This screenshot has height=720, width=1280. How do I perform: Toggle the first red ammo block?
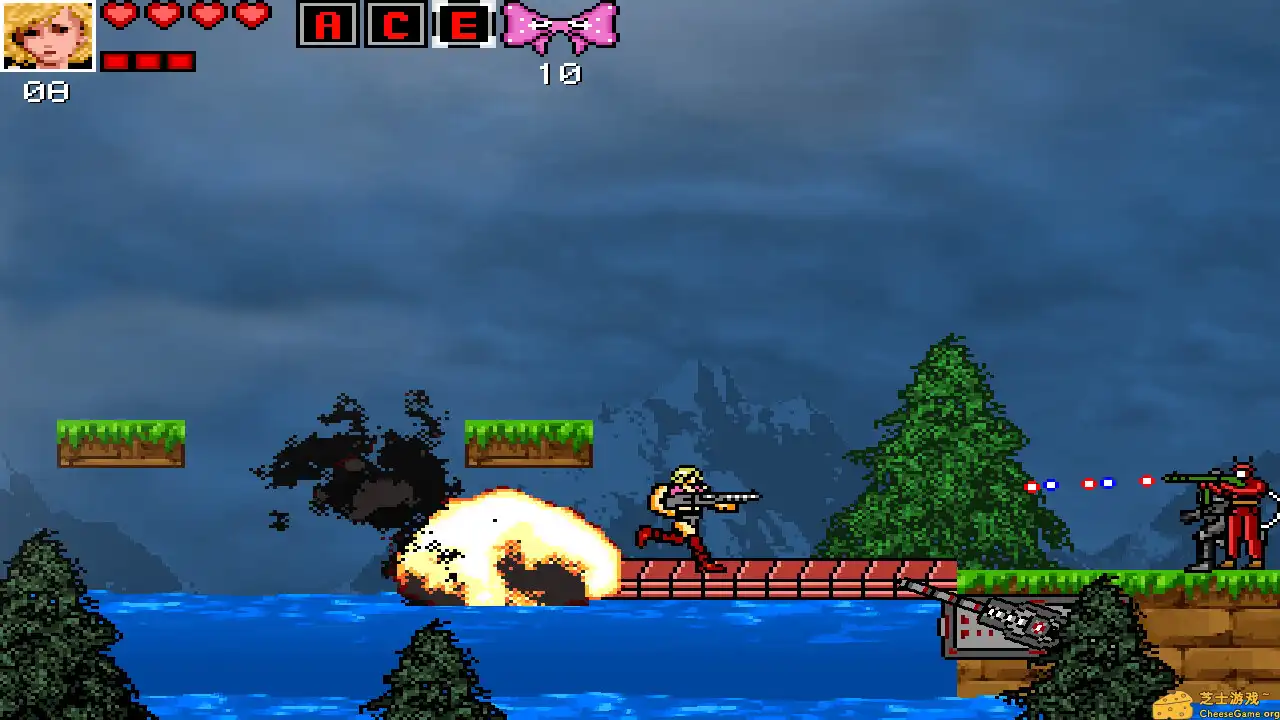[x=117, y=61]
